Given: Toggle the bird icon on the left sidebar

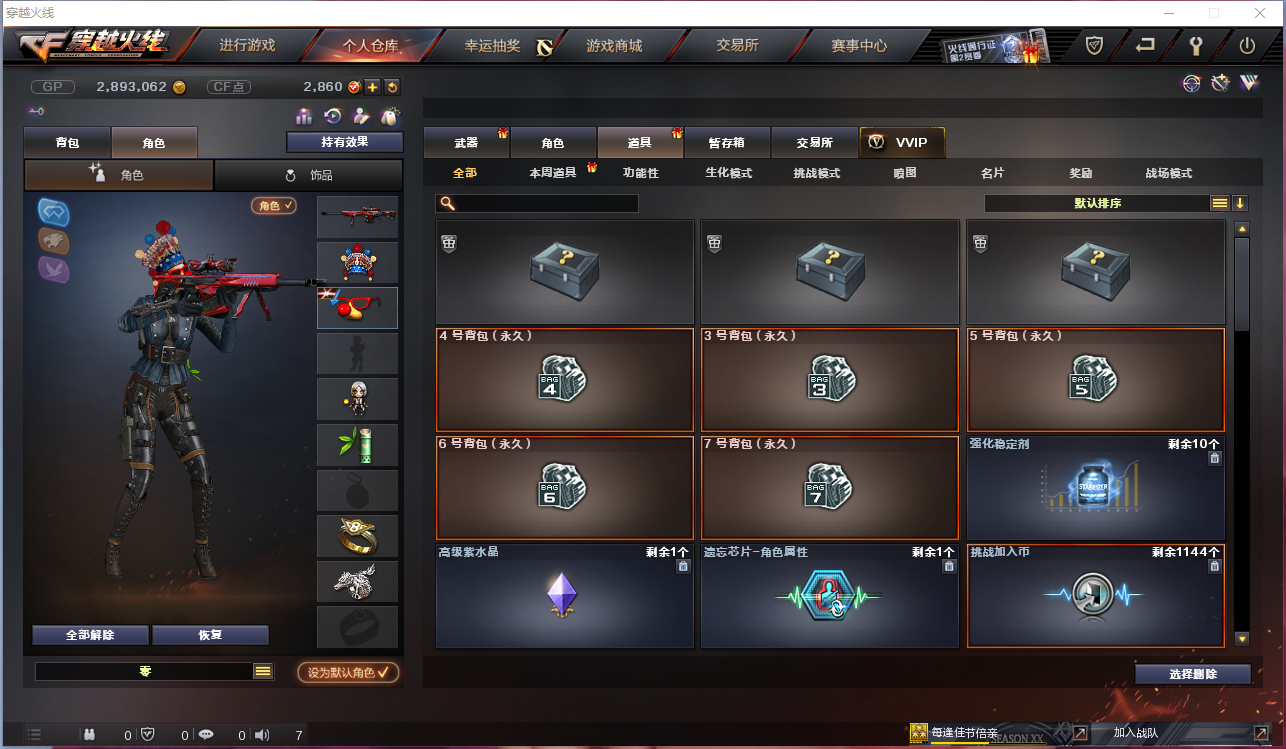Looking at the screenshot, I should point(54,270).
